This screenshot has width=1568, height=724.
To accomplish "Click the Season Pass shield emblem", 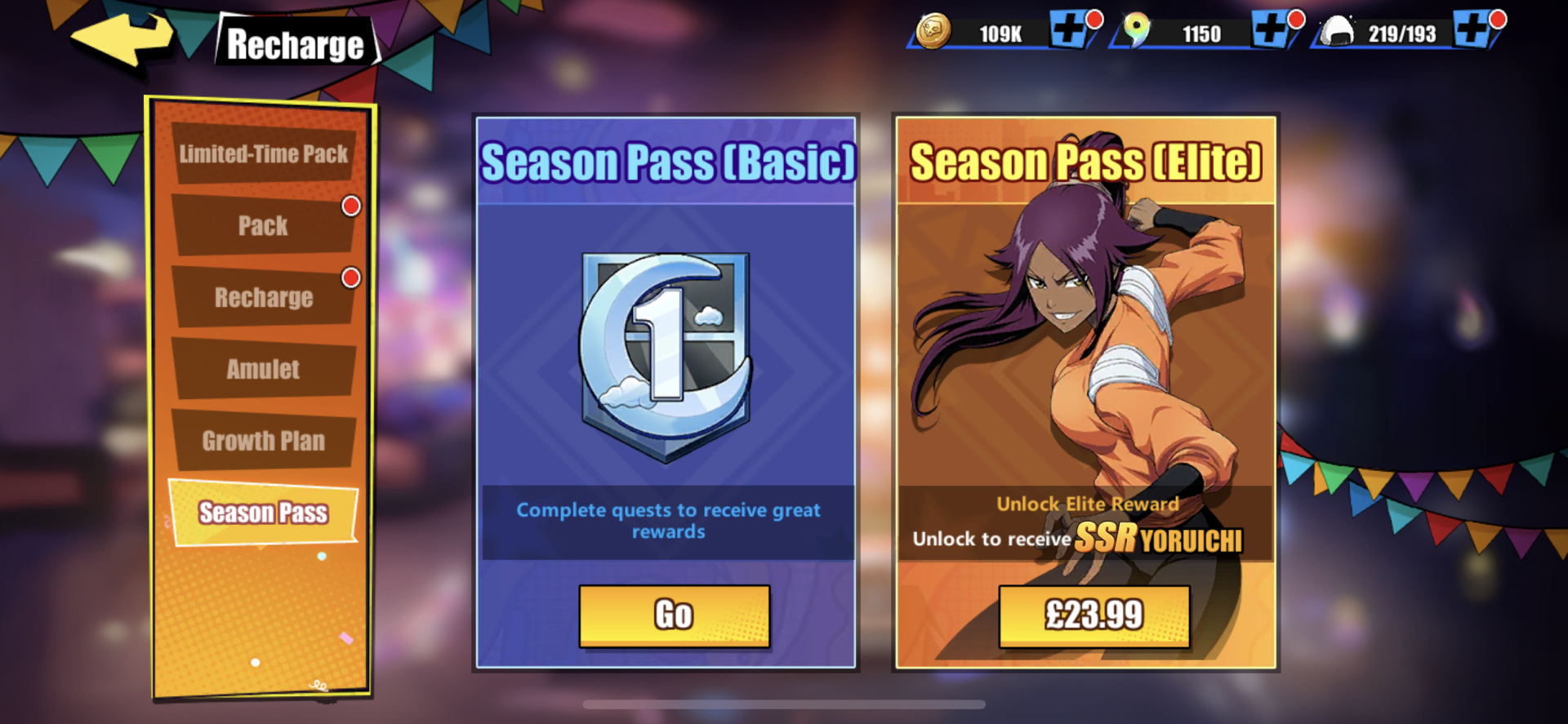I will tap(666, 351).
